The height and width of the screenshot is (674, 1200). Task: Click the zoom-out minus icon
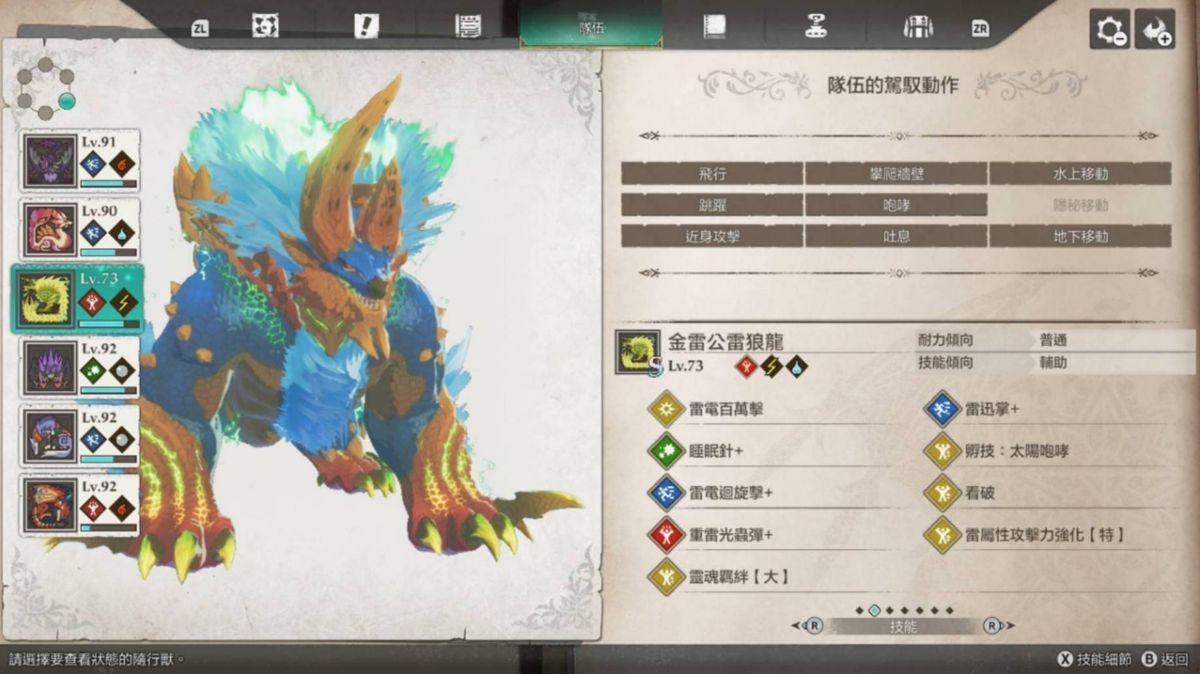coord(1109,30)
